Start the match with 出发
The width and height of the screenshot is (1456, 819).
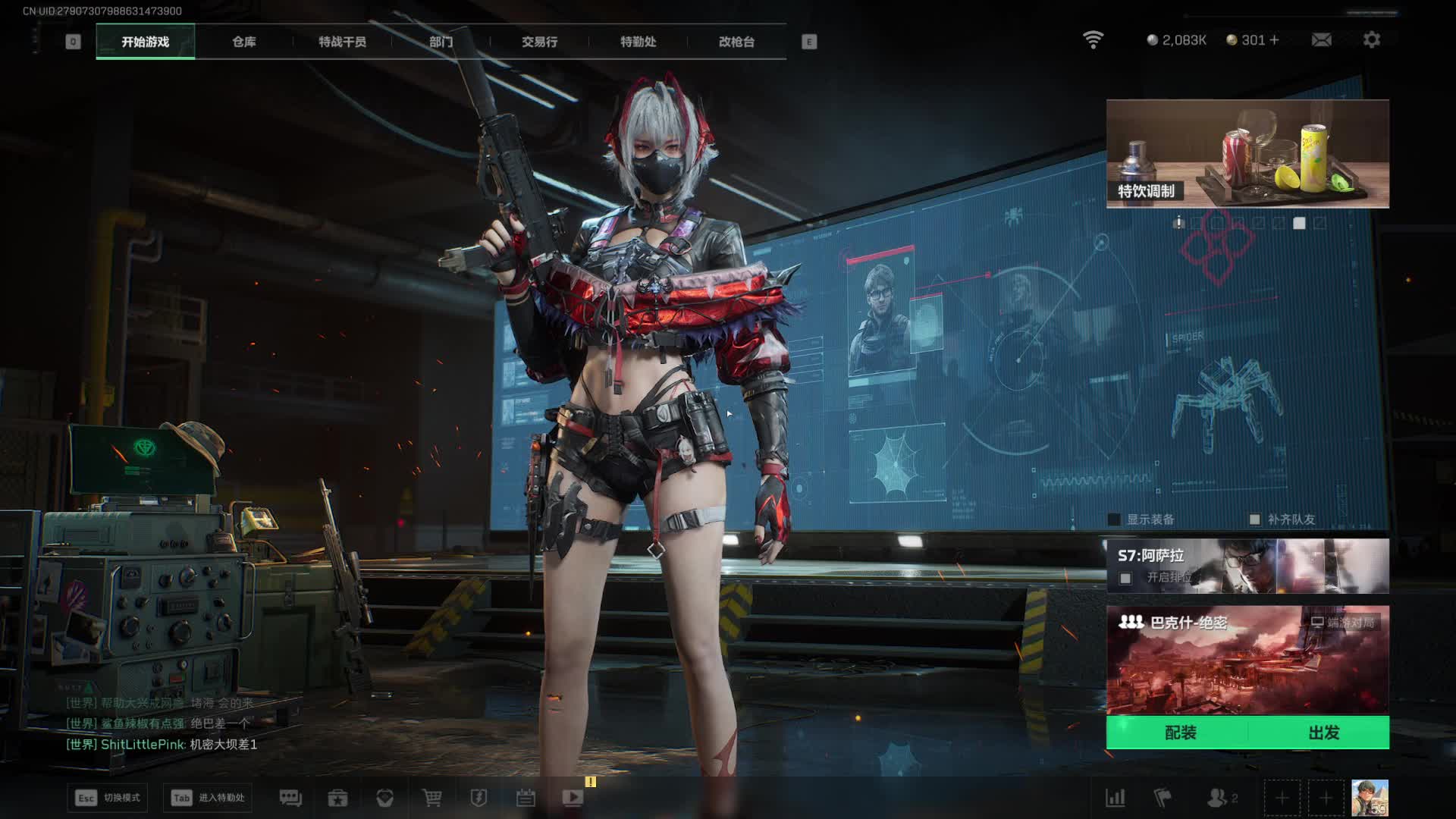1323,733
